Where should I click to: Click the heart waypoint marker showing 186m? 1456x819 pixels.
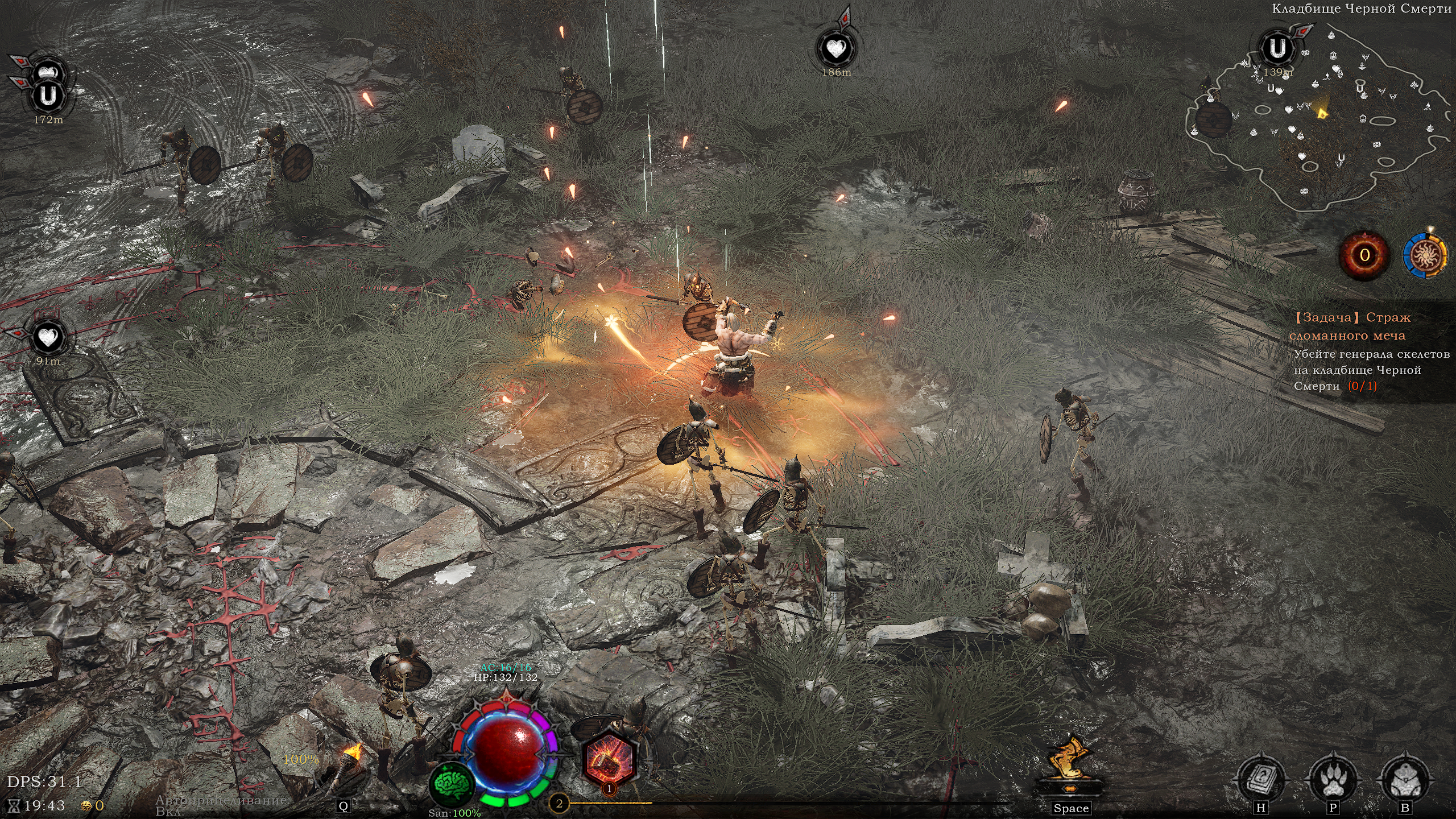tap(836, 49)
